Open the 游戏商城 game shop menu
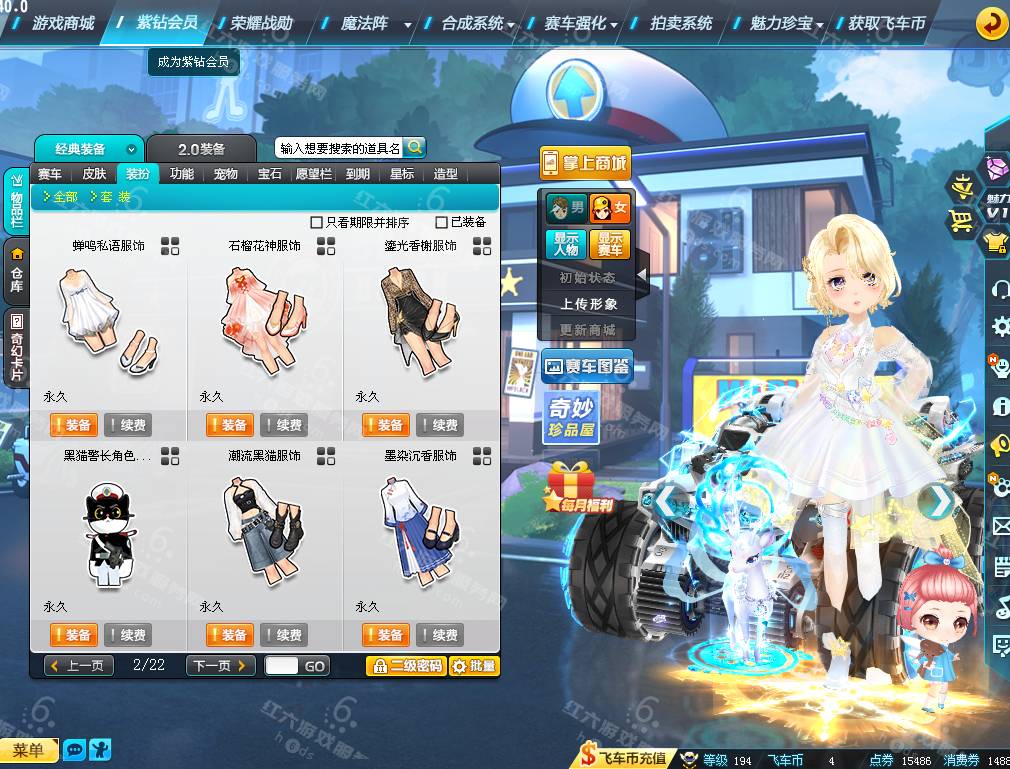This screenshot has width=1010, height=769. [x=64, y=22]
